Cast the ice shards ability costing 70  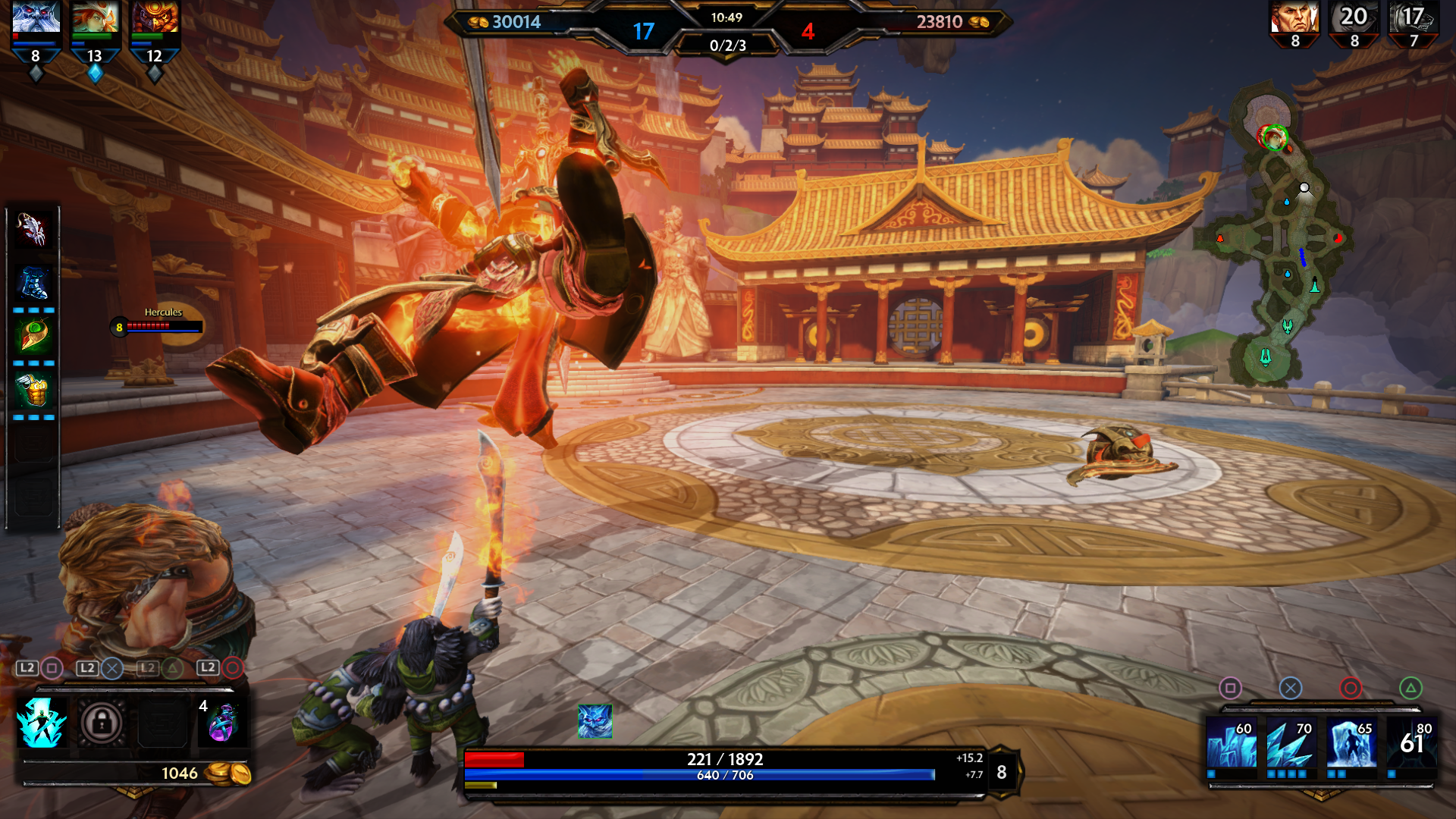tap(1291, 743)
